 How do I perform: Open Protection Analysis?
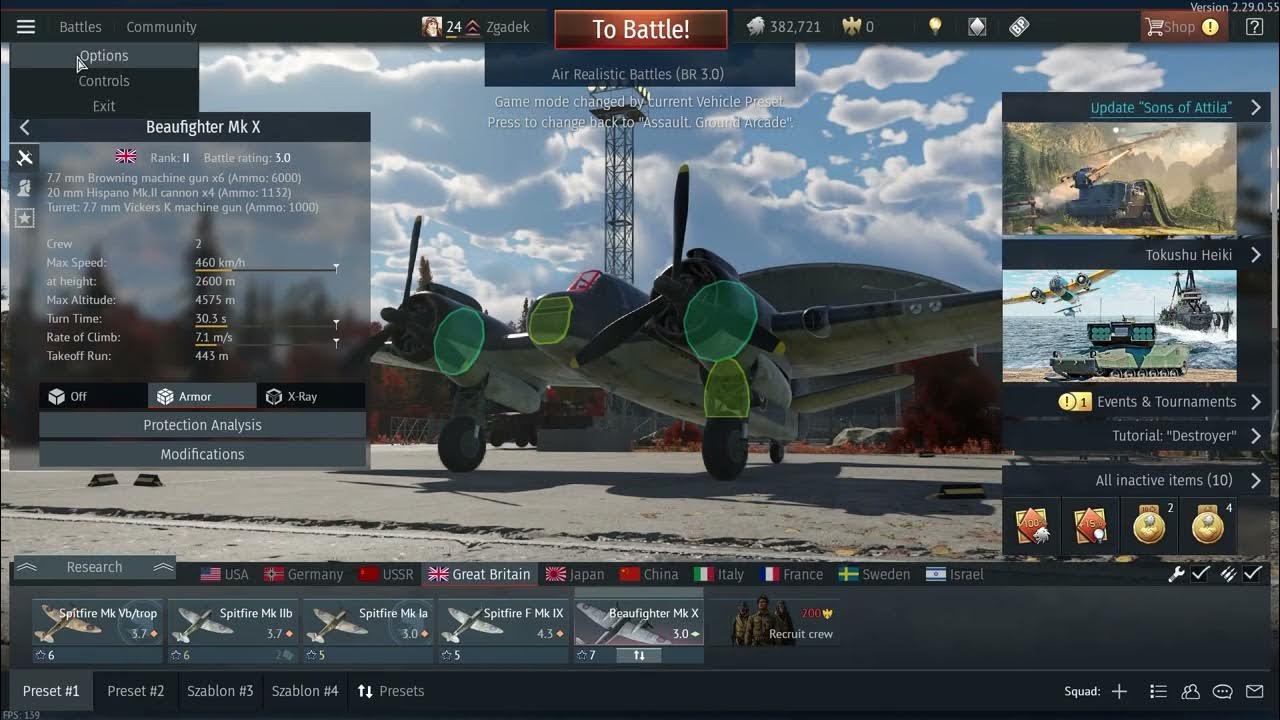click(202, 425)
